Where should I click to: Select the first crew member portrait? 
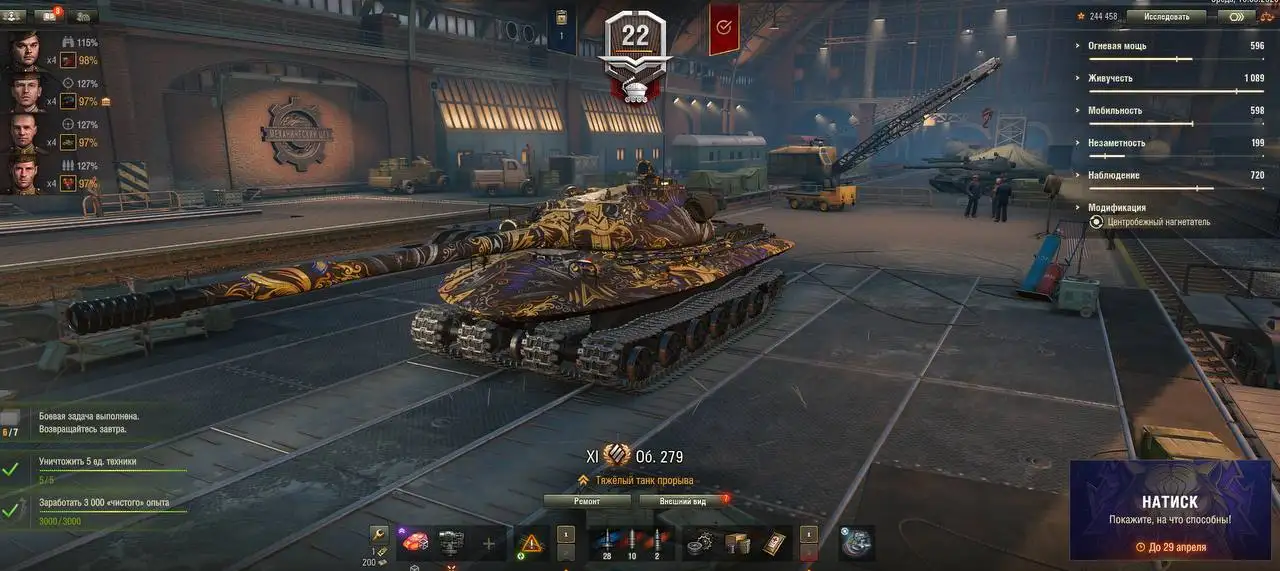pos(26,51)
